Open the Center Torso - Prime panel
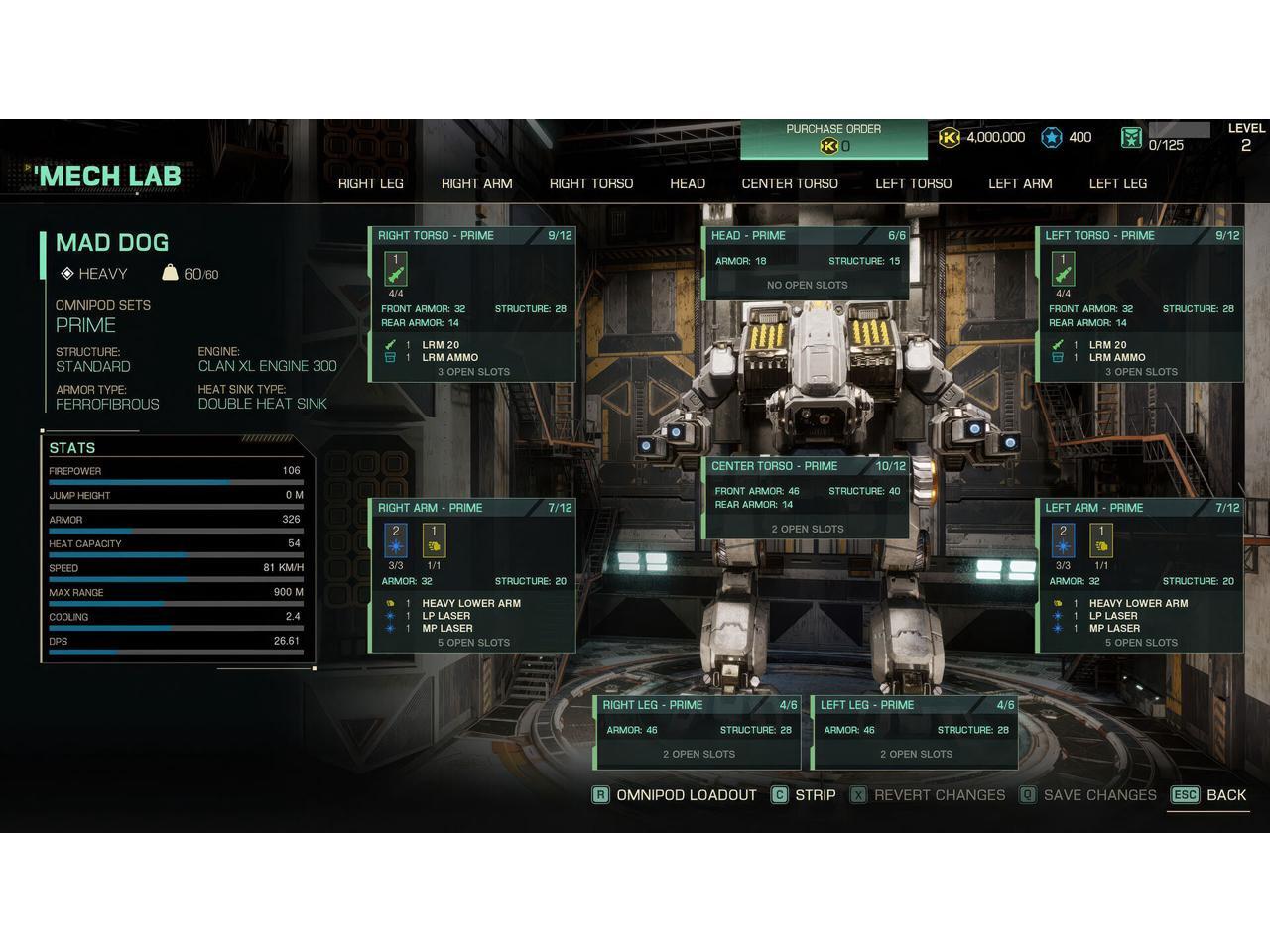 tap(807, 498)
